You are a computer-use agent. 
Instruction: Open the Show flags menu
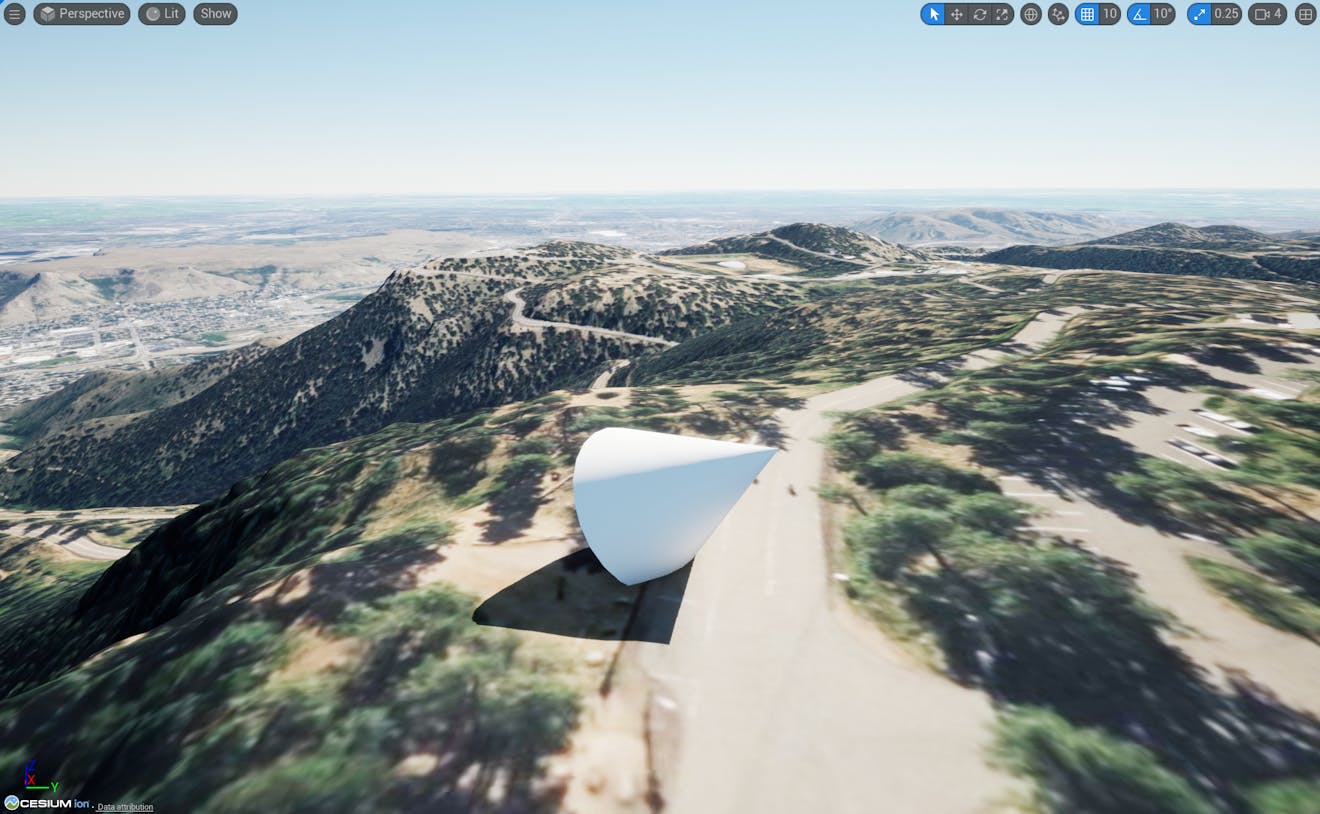coord(214,14)
